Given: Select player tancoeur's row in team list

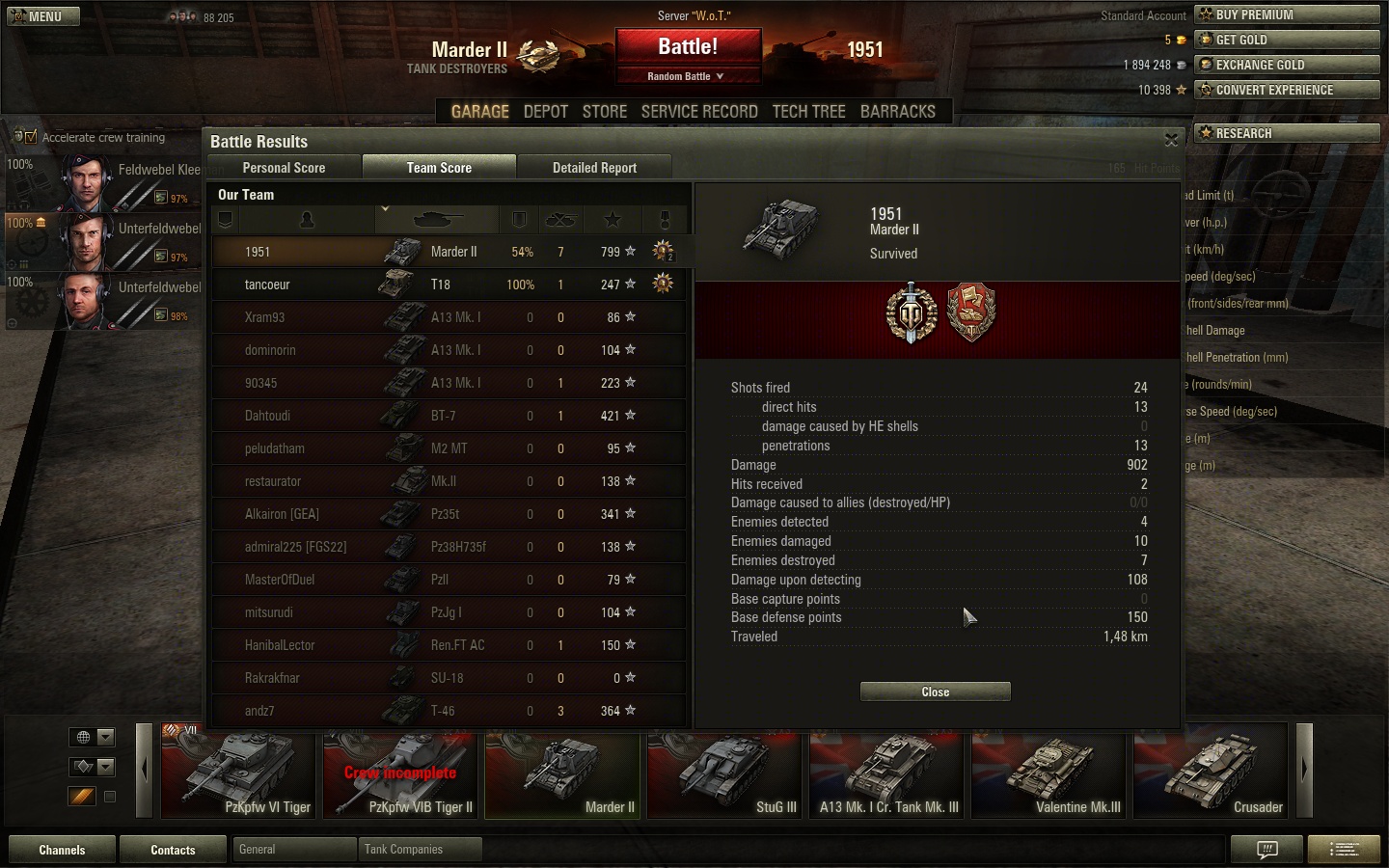Looking at the screenshot, I should click(449, 285).
